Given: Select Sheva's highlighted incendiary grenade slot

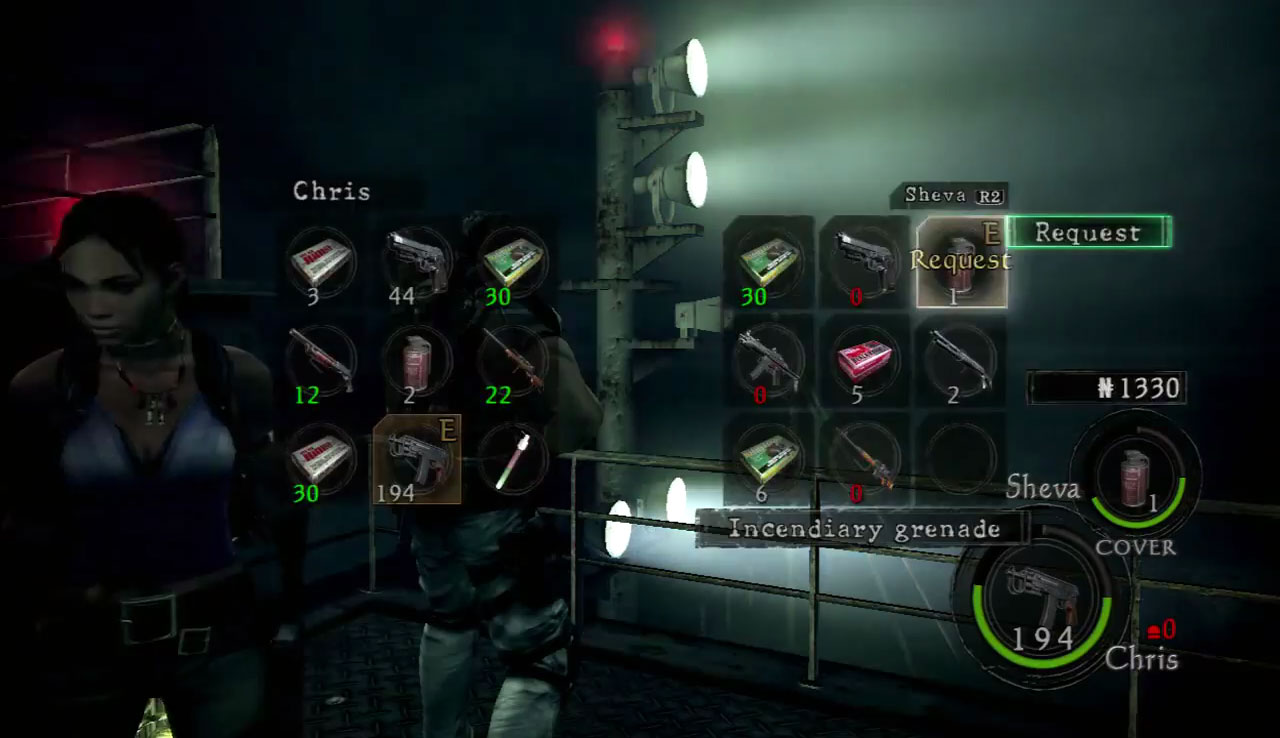Looking at the screenshot, I should point(961,262).
